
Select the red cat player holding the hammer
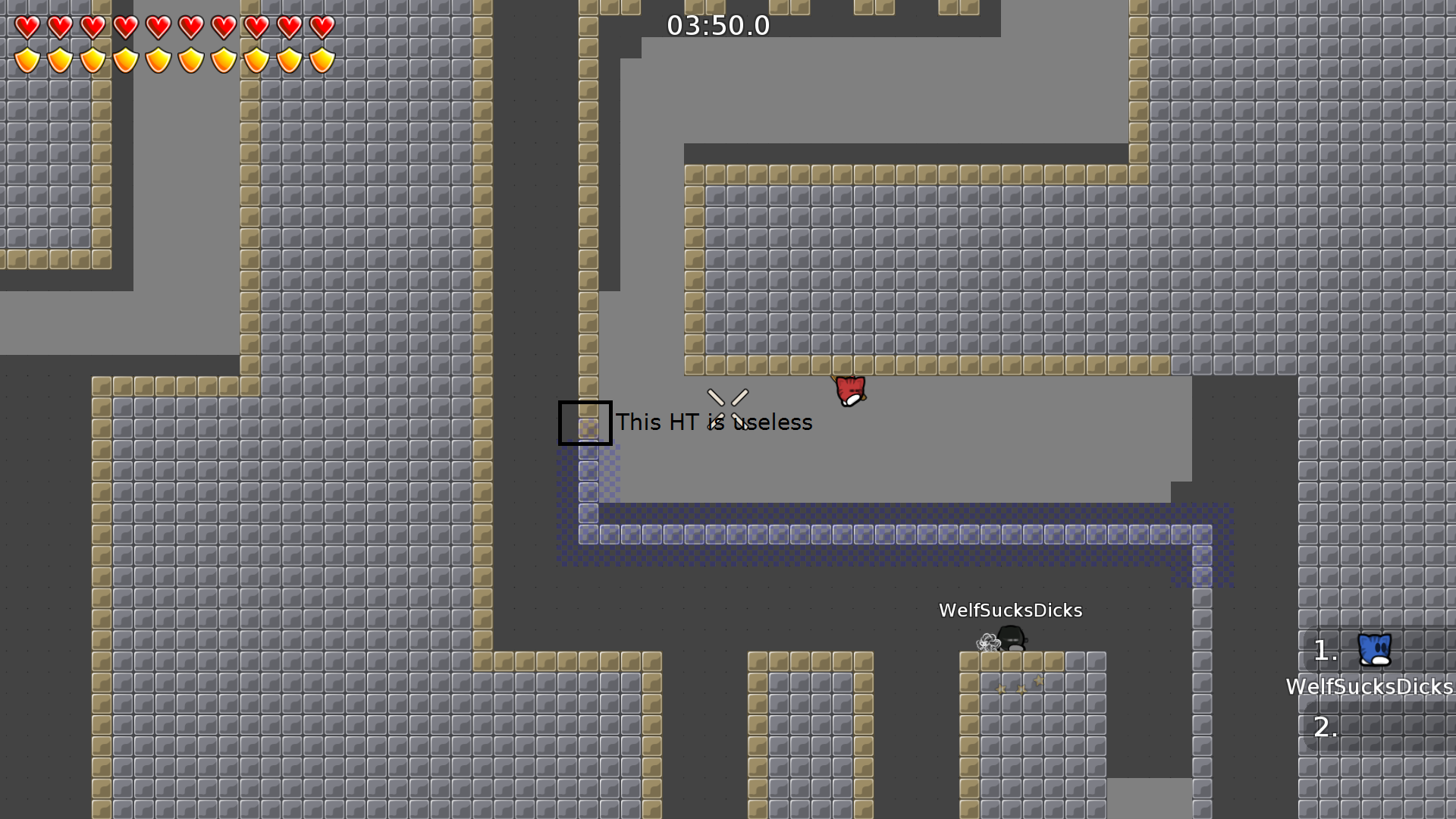851,391
